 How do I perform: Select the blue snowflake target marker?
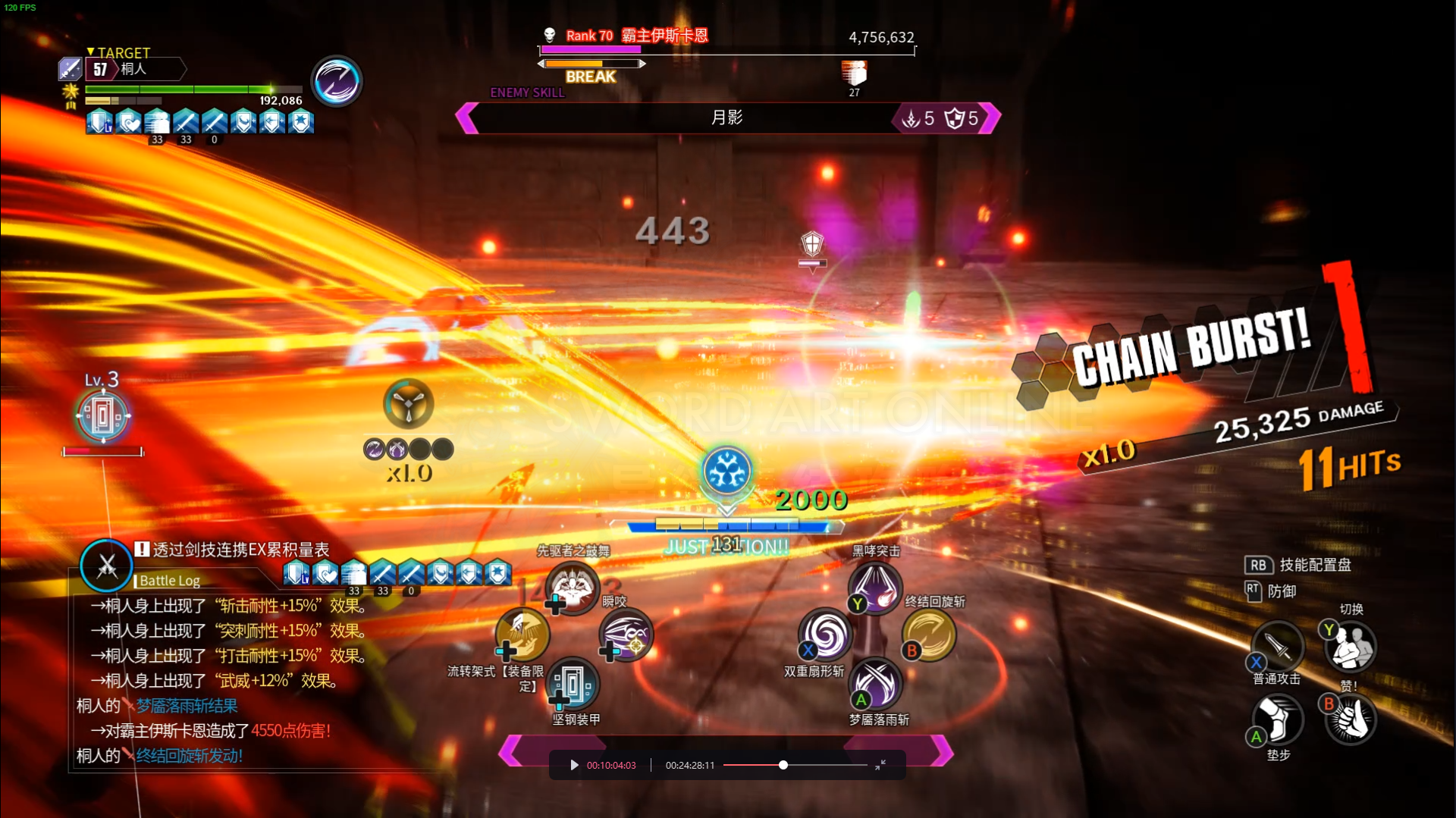726,471
